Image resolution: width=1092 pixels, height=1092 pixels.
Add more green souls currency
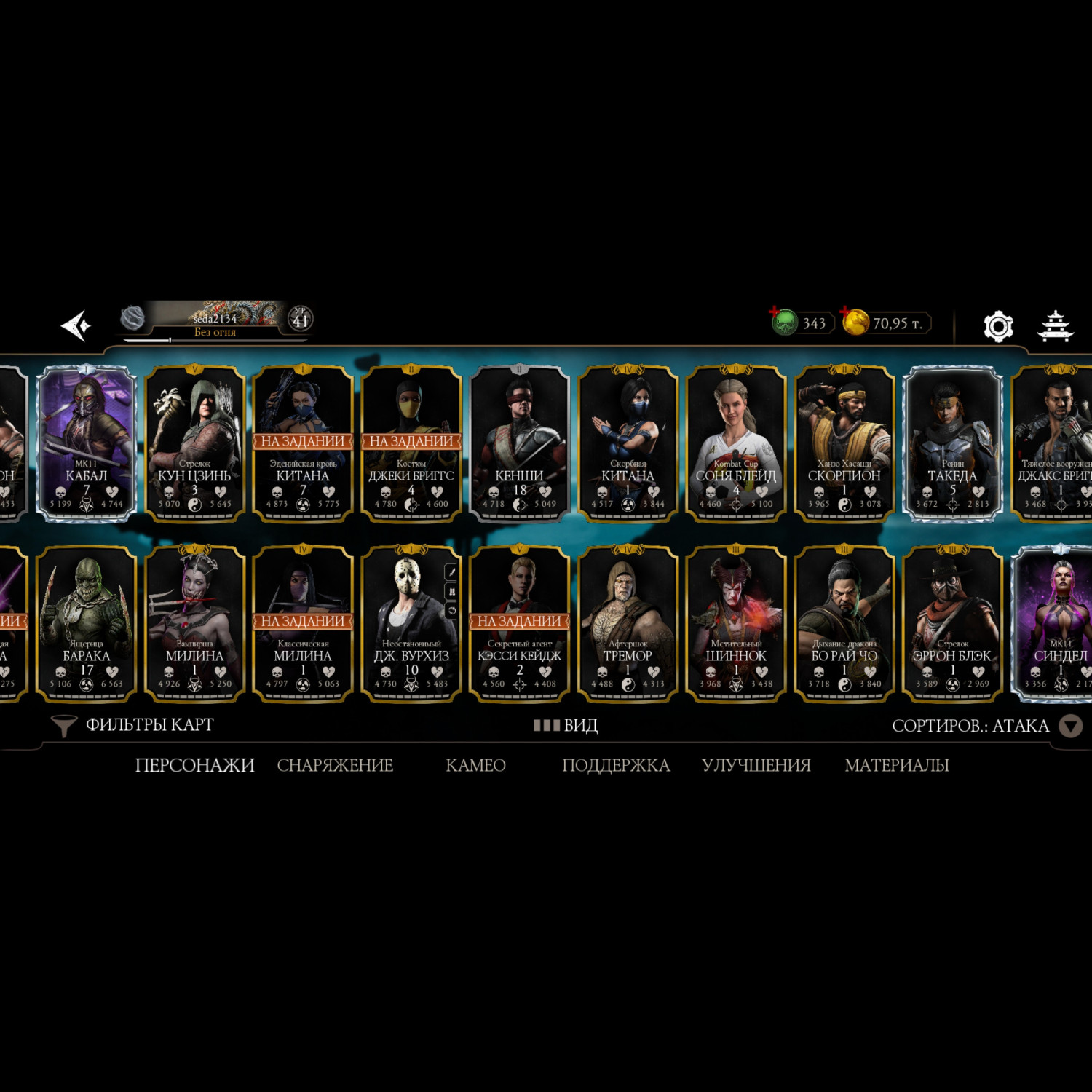776,314
